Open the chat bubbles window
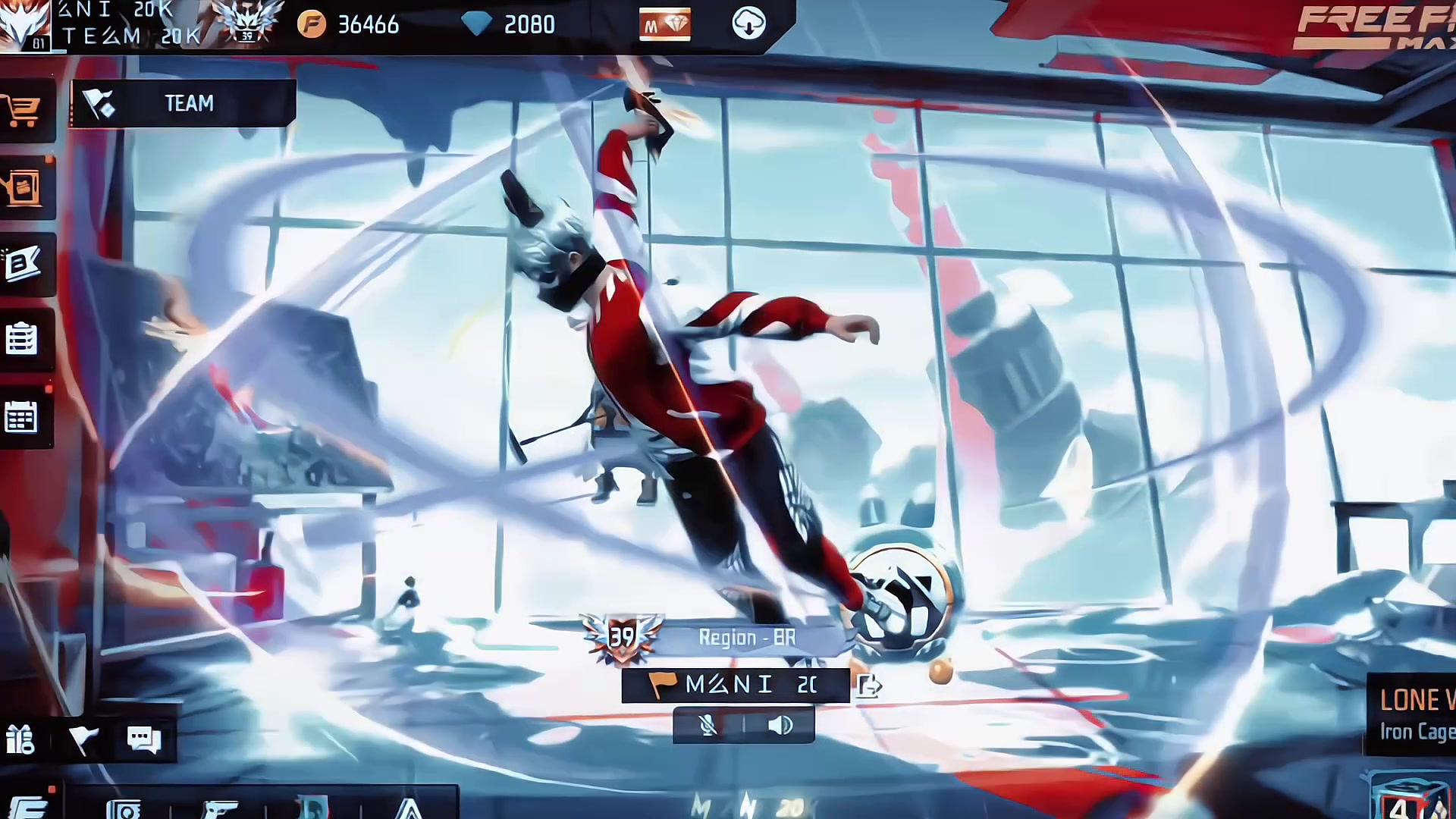This screenshot has height=819, width=1456. [143, 739]
